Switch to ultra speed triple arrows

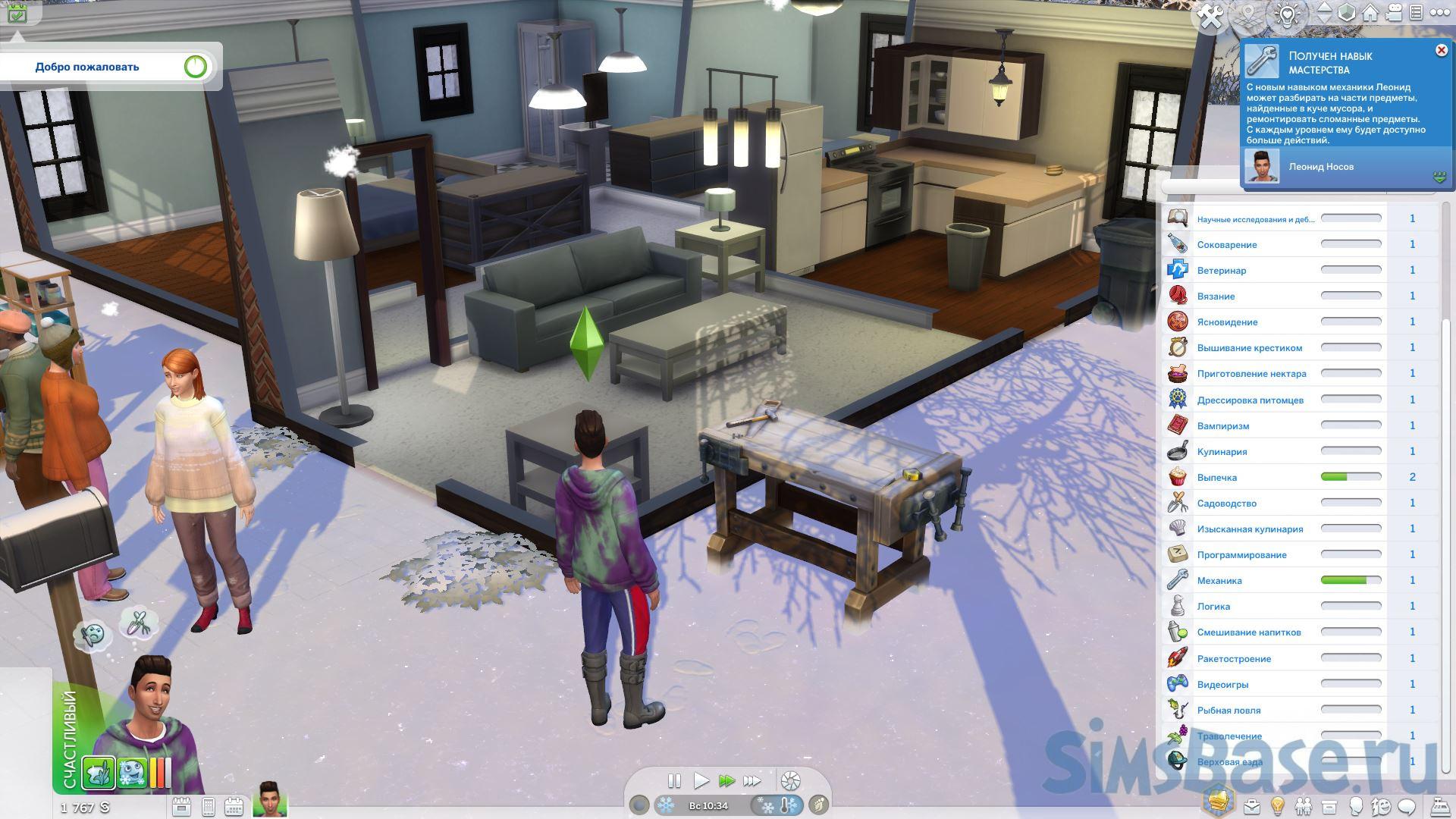[752, 780]
